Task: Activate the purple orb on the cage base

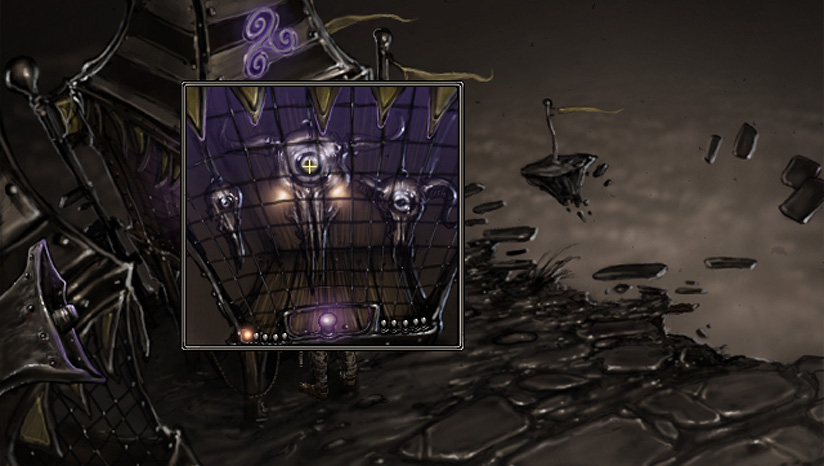Action: click(327, 322)
